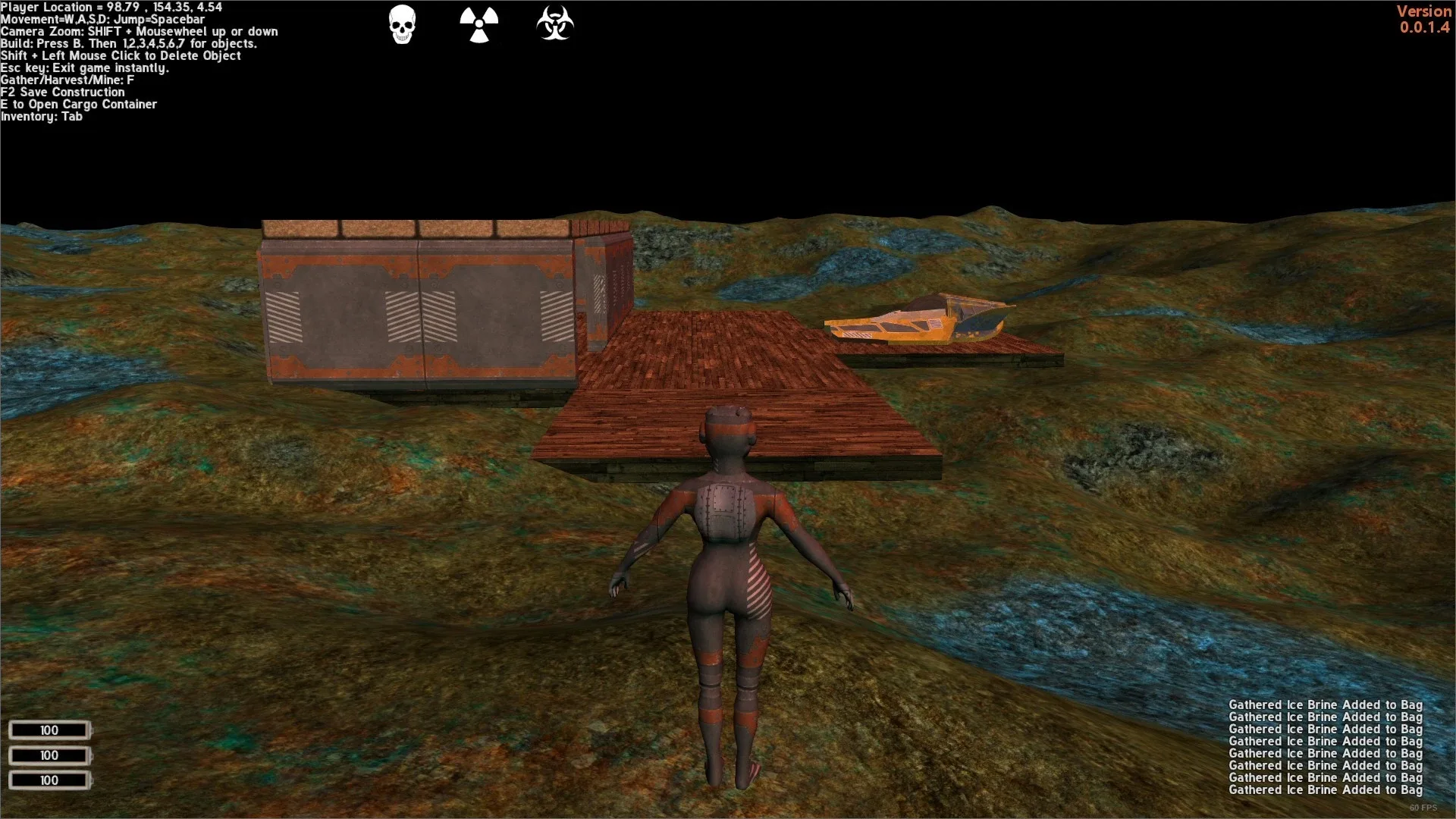Click the middle radiation trefoil icon
This screenshot has width=1456, height=819.
[479, 24]
